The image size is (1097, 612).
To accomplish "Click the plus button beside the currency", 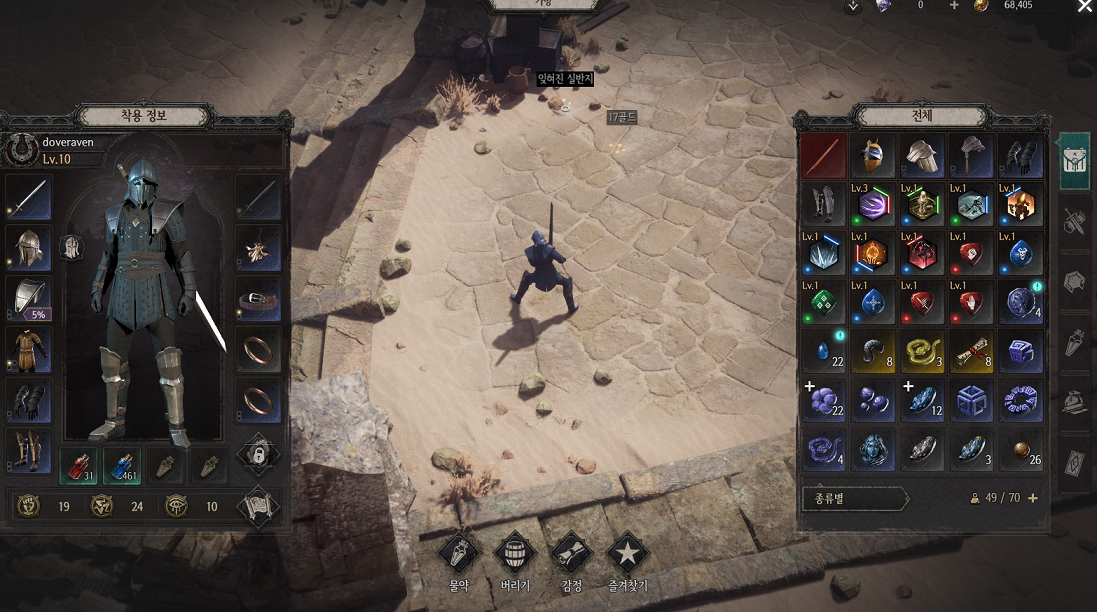I will pyautogui.click(x=954, y=5).
